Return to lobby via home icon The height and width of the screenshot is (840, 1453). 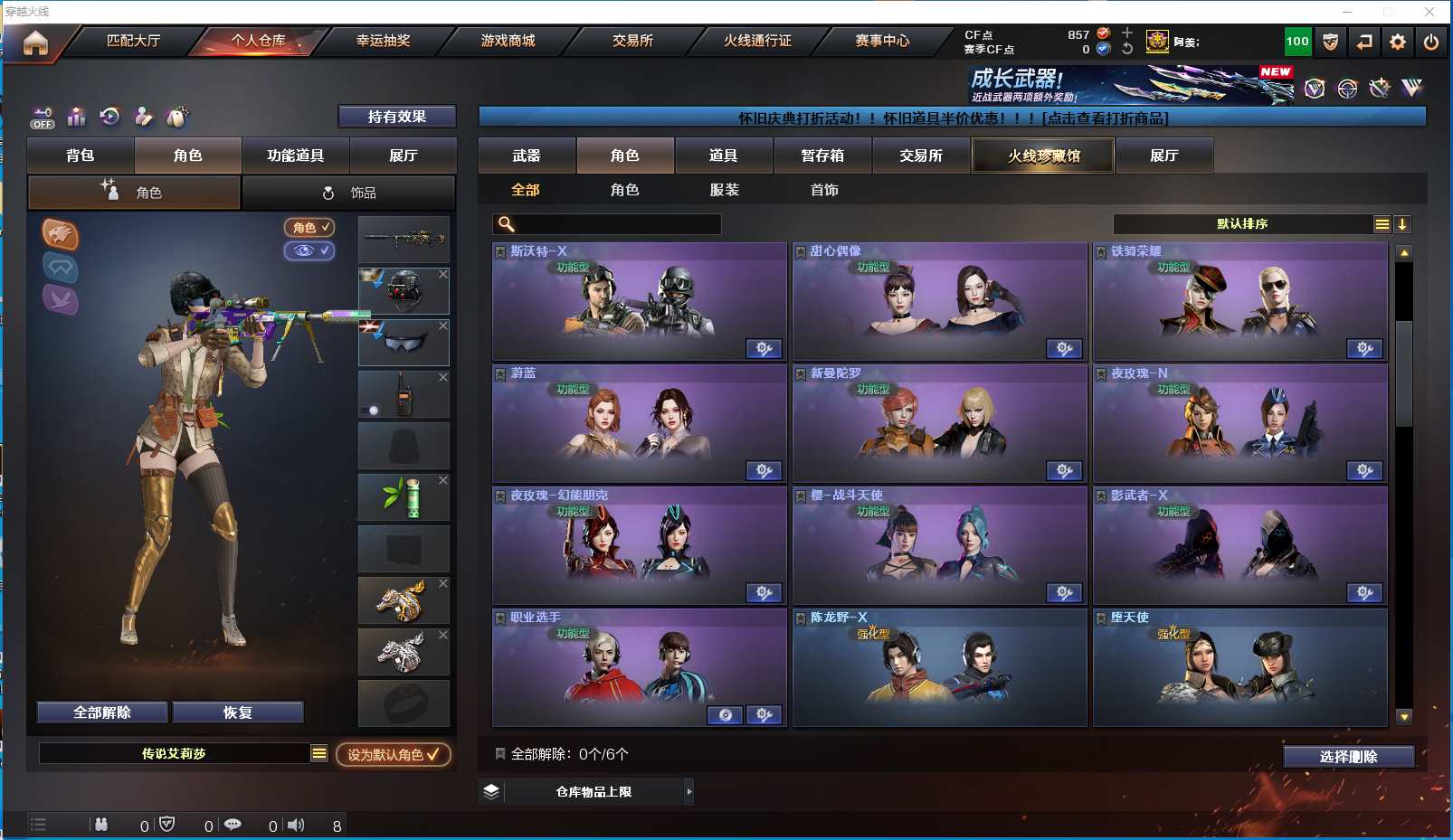point(35,42)
